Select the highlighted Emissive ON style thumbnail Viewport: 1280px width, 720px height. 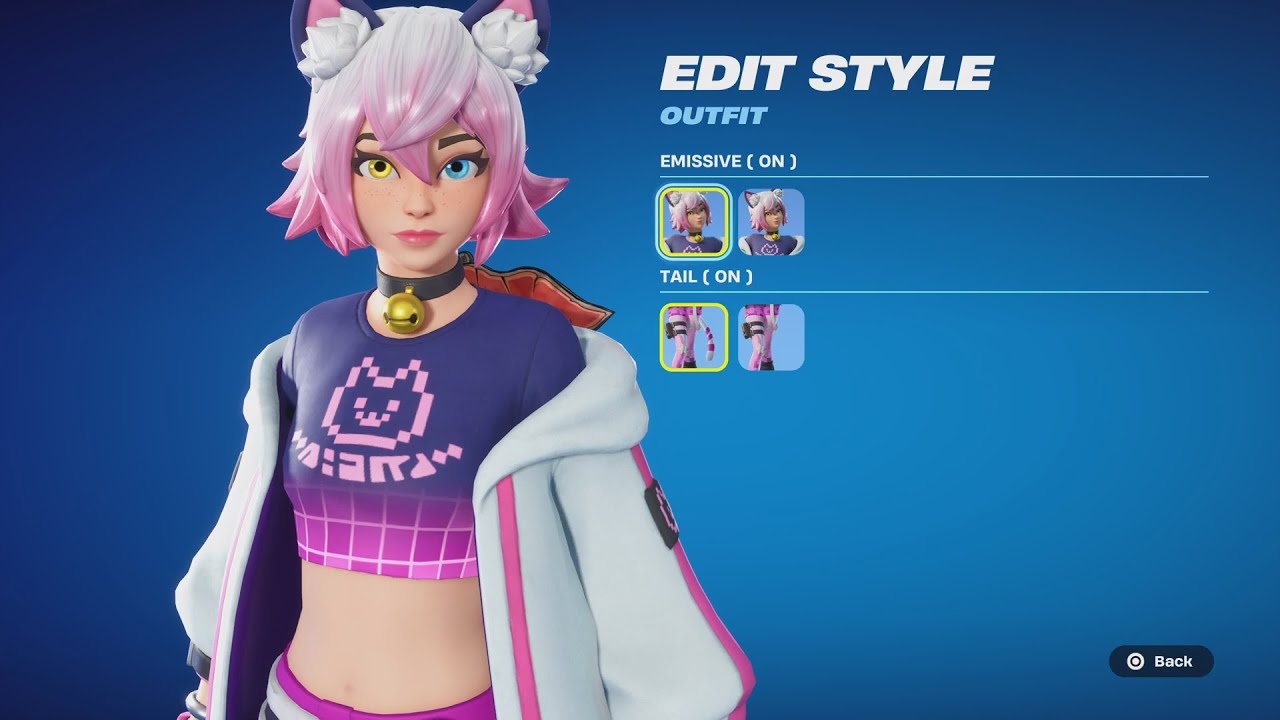693,222
